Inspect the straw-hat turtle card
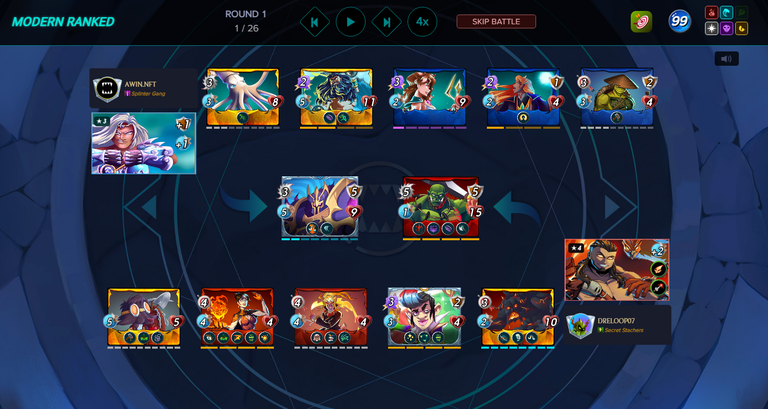Screen dimensions: 768x409 tap(617, 97)
